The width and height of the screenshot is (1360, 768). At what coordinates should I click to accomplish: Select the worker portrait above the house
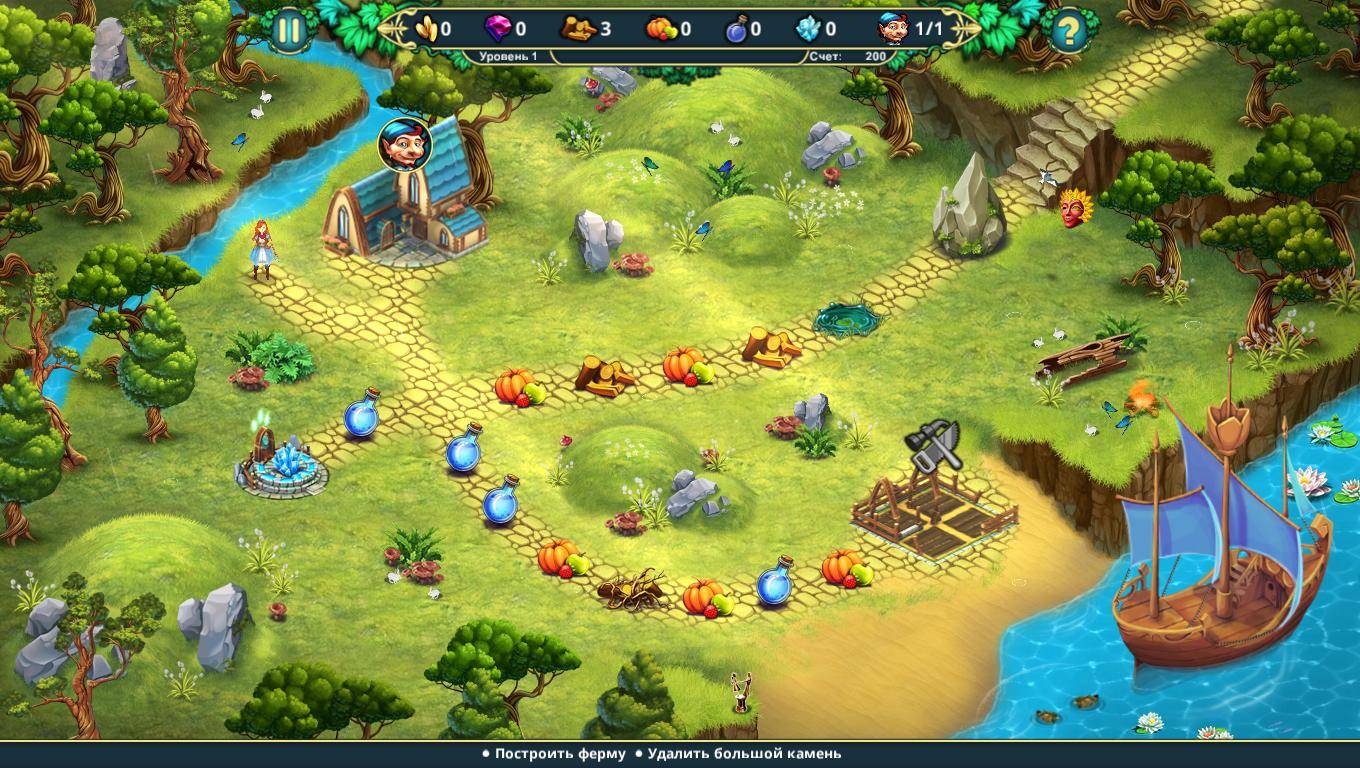coord(404,146)
